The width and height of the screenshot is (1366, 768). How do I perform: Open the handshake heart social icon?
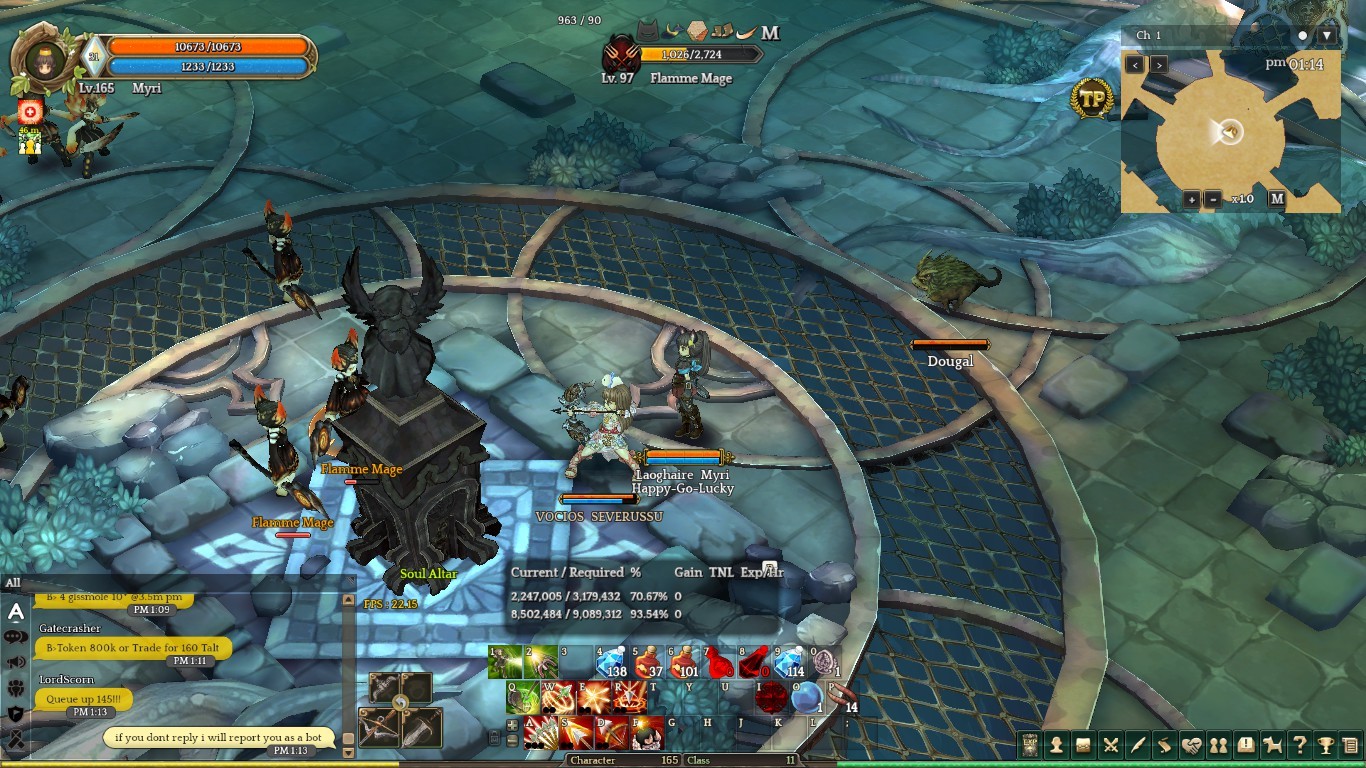pos(1191,745)
